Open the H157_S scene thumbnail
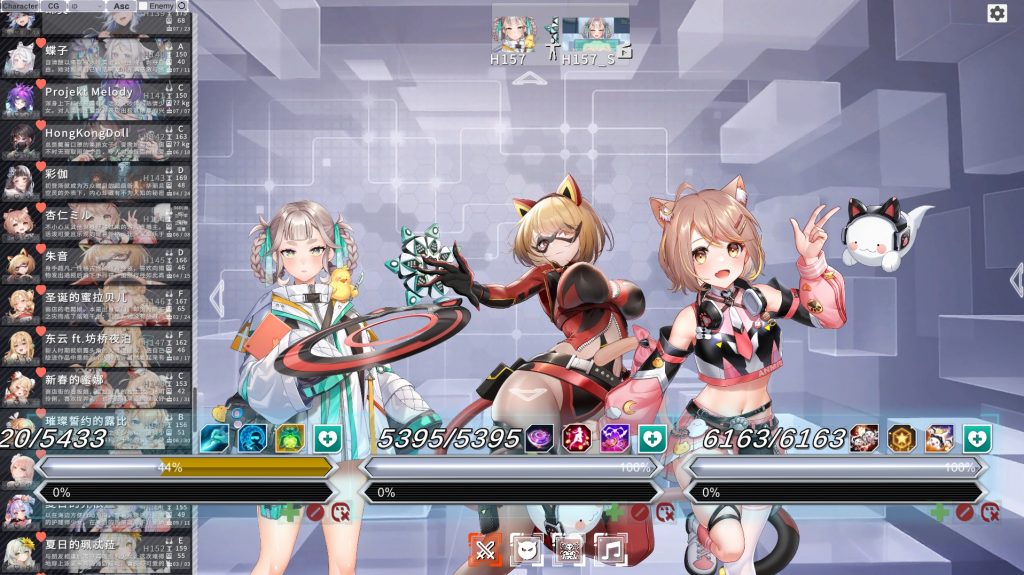 [x=589, y=34]
